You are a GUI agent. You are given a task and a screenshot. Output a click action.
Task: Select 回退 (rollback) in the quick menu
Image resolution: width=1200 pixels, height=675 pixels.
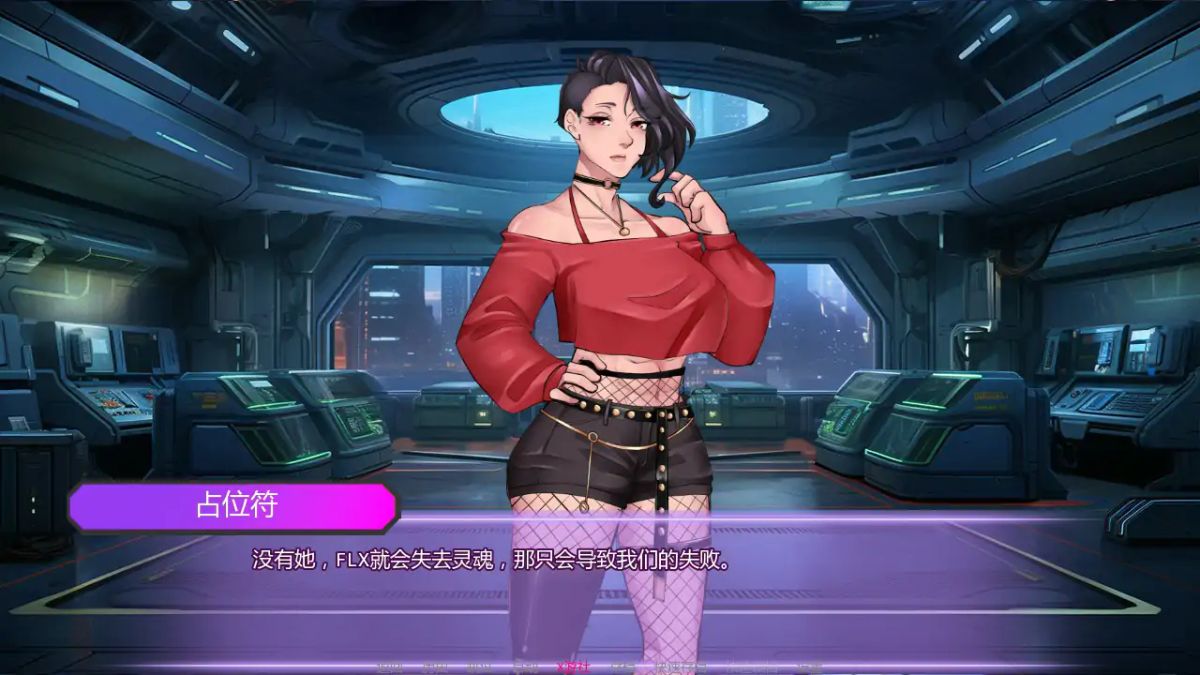coord(390,666)
